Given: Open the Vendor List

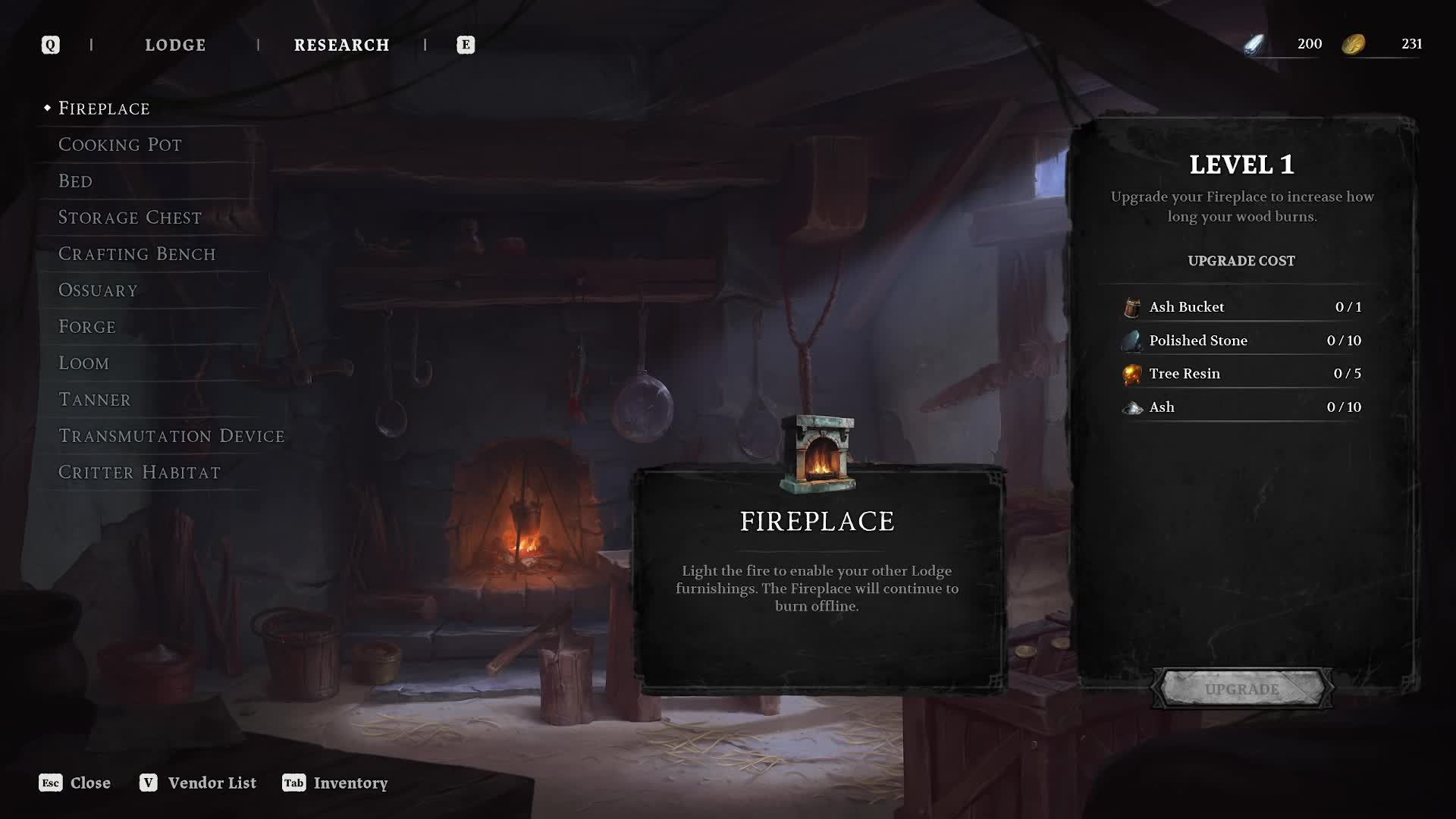Looking at the screenshot, I should tap(198, 783).
